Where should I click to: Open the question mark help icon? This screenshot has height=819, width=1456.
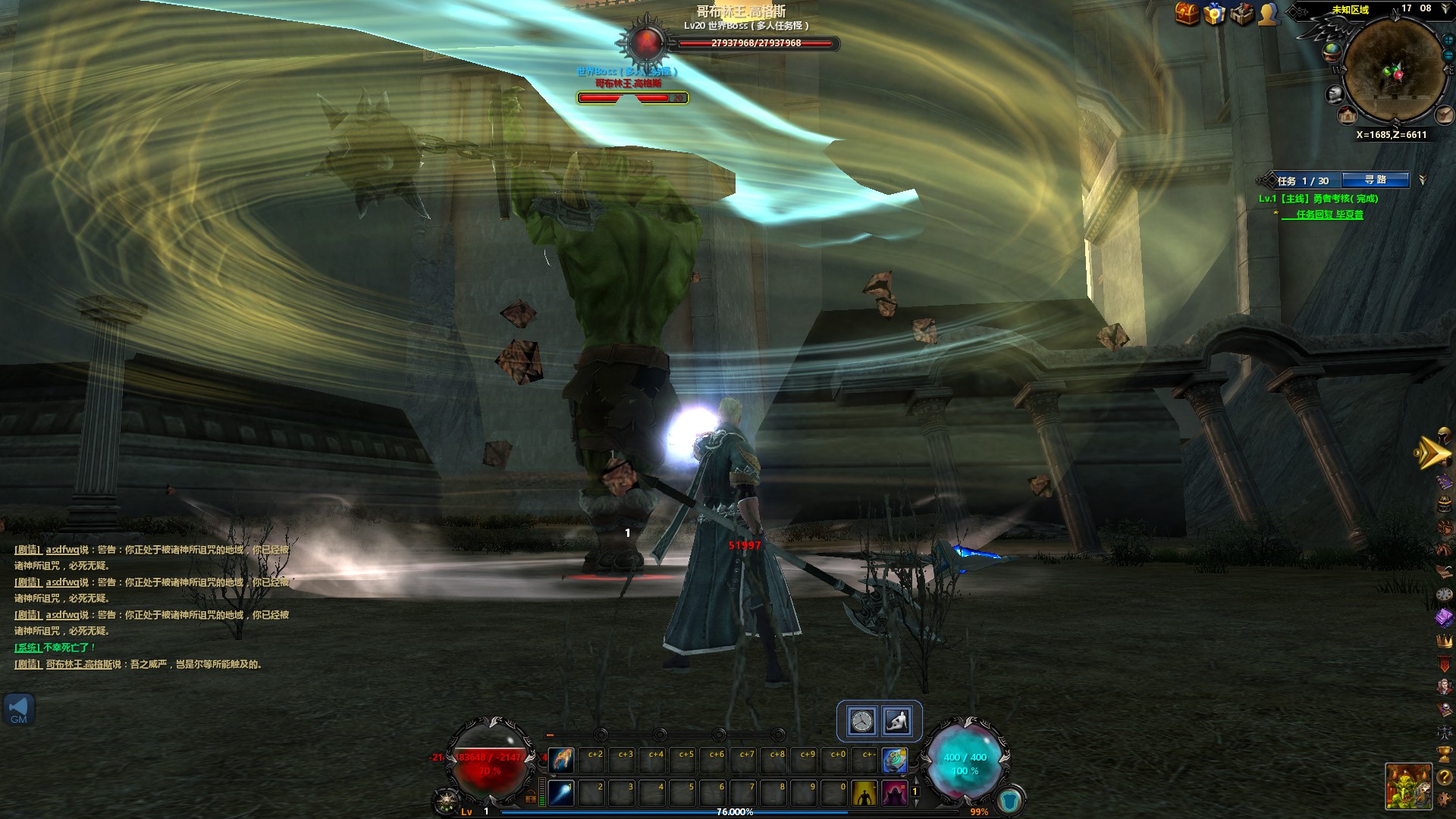point(1444,777)
